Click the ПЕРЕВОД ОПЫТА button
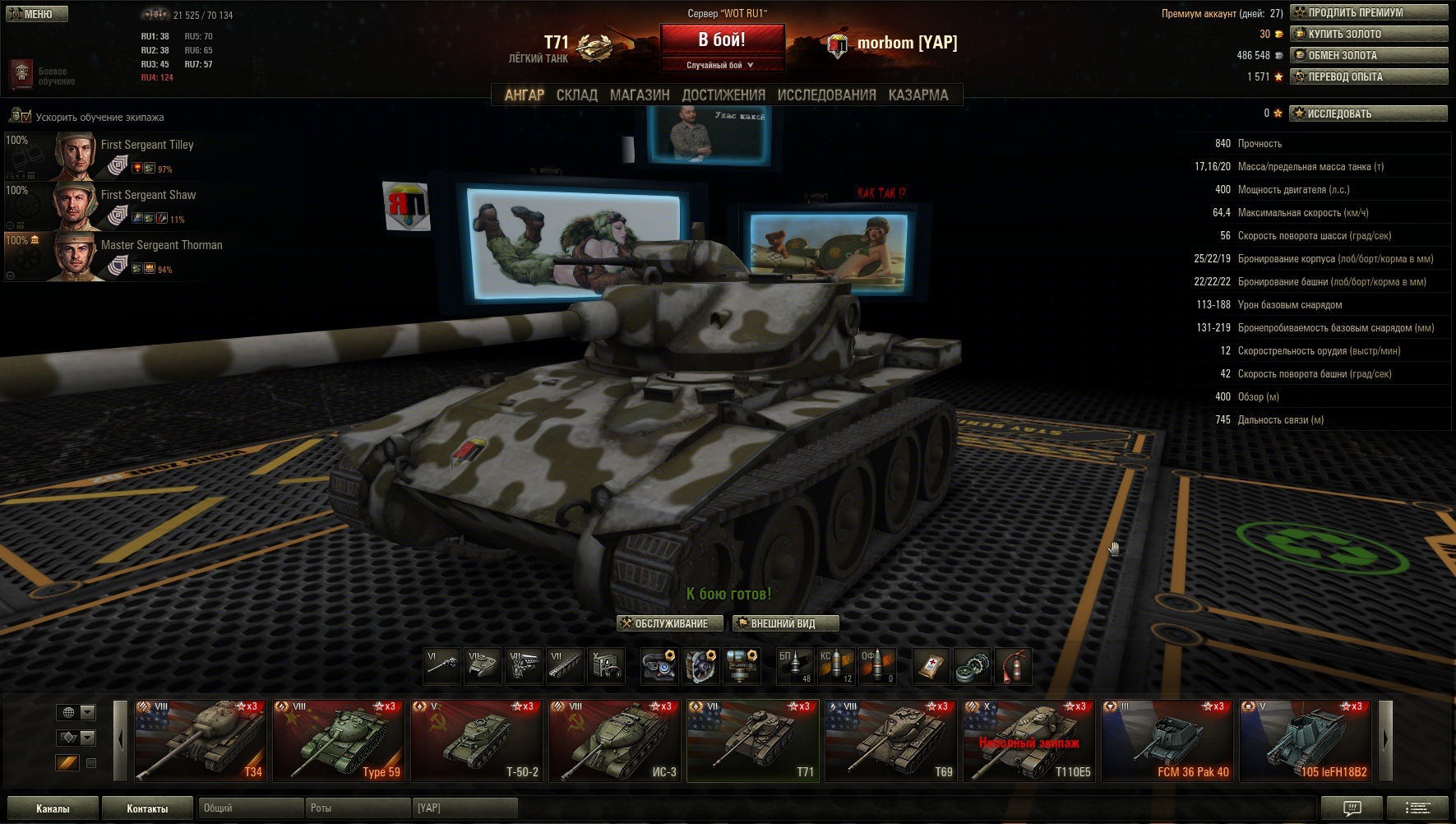Viewport: 1456px width, 824px height. (x=1368, y=76)
